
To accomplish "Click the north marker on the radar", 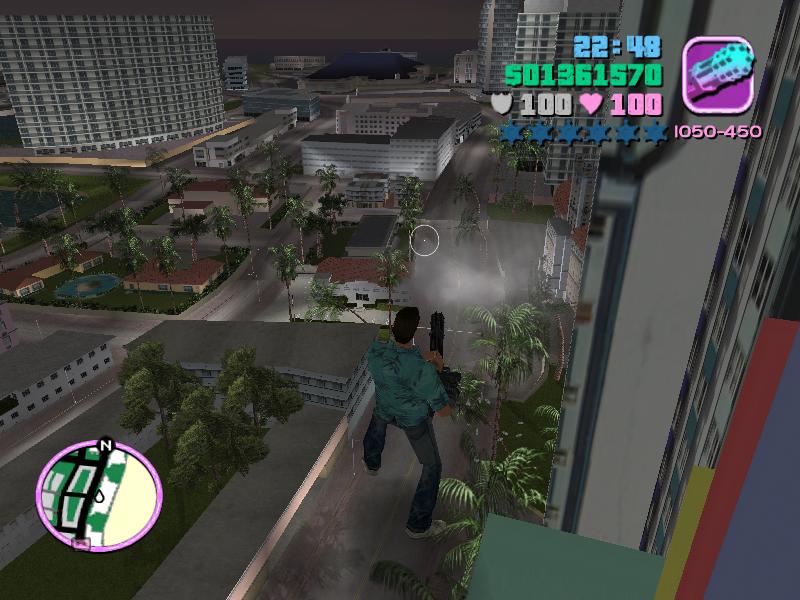I will click(x=105, y=446).
